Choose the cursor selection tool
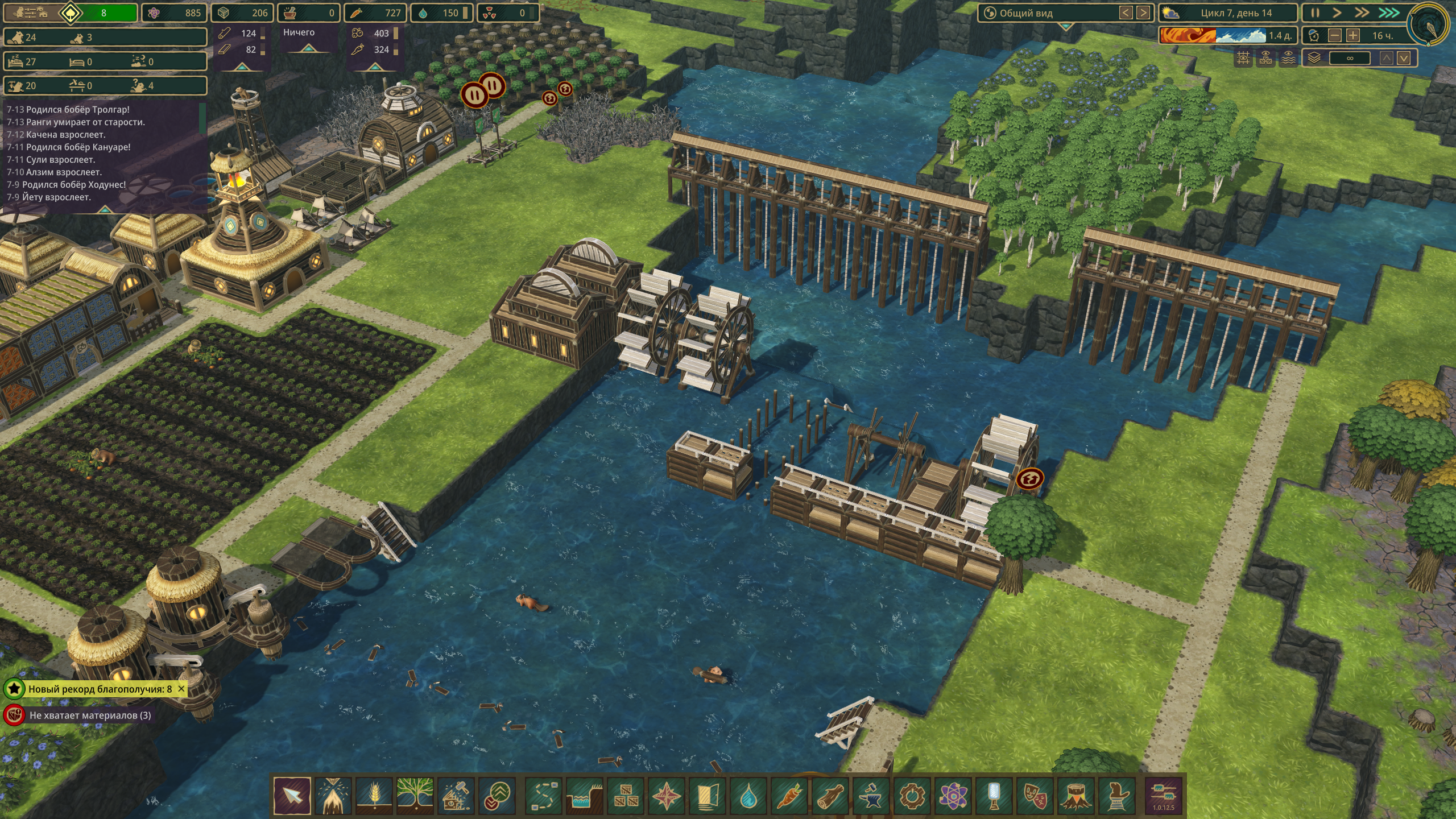This screenshot has height=819, width=1456. coord(292,796)
